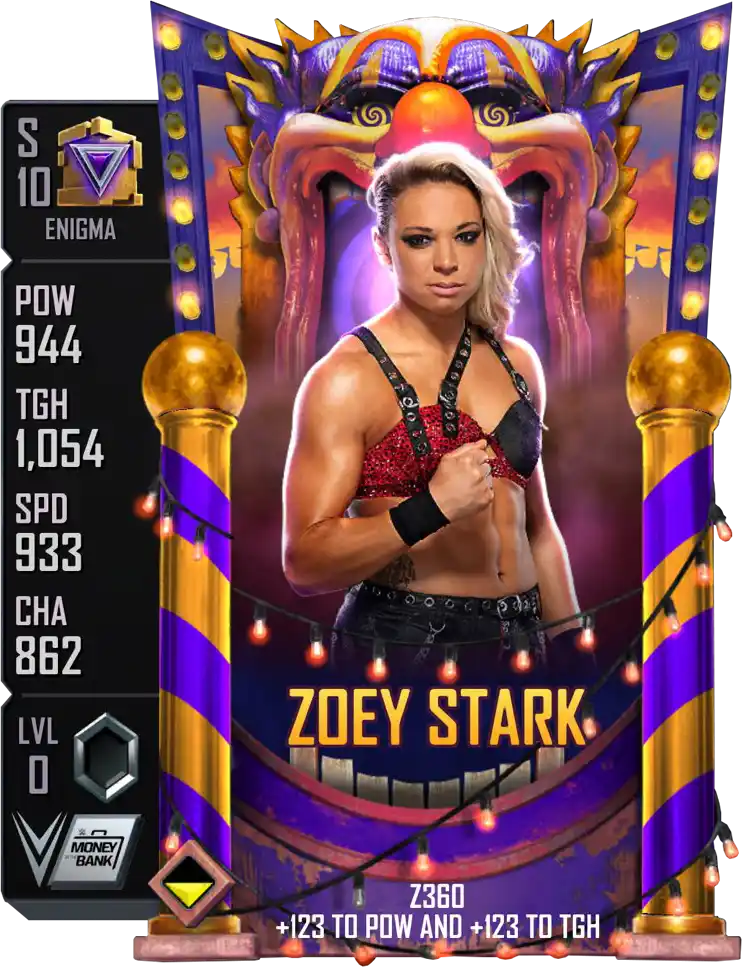Viewport: 742px width, 967px height.
Task: Select the Zoey Stark card
Action: click(x=440, y=480)
